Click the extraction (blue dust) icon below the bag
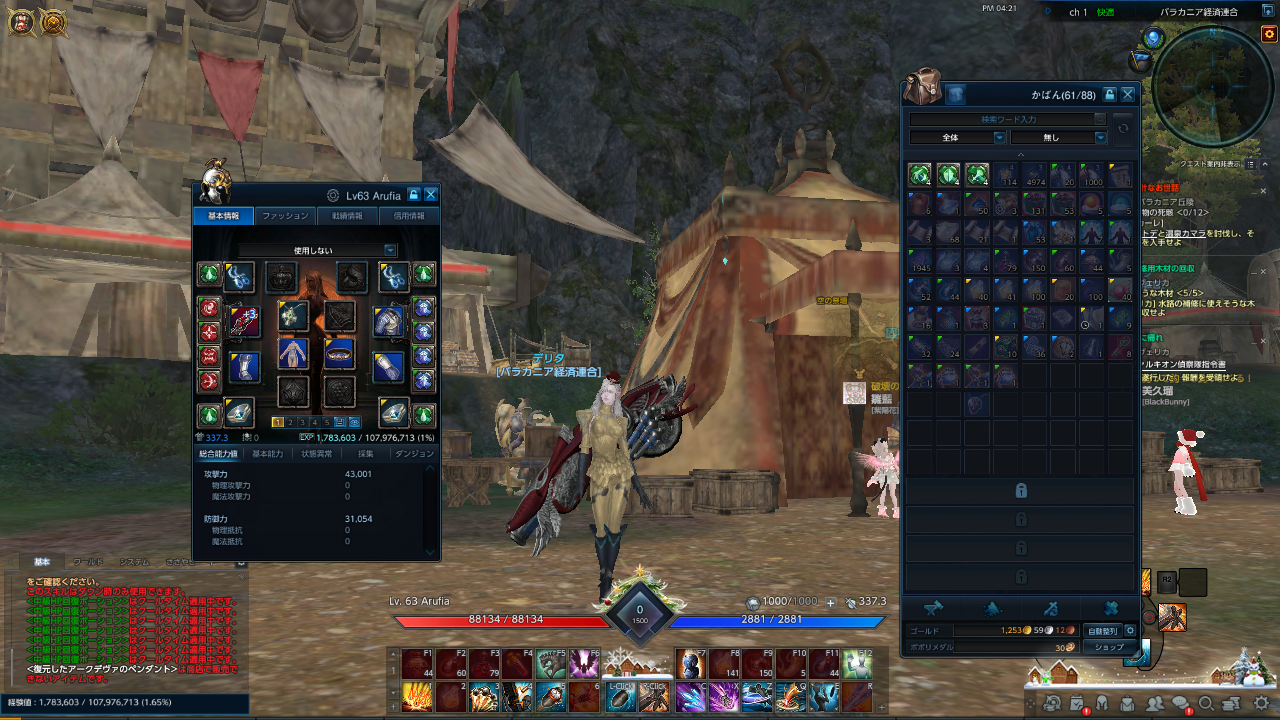Screen dimensions: 1280x720 tap(990, 608)
